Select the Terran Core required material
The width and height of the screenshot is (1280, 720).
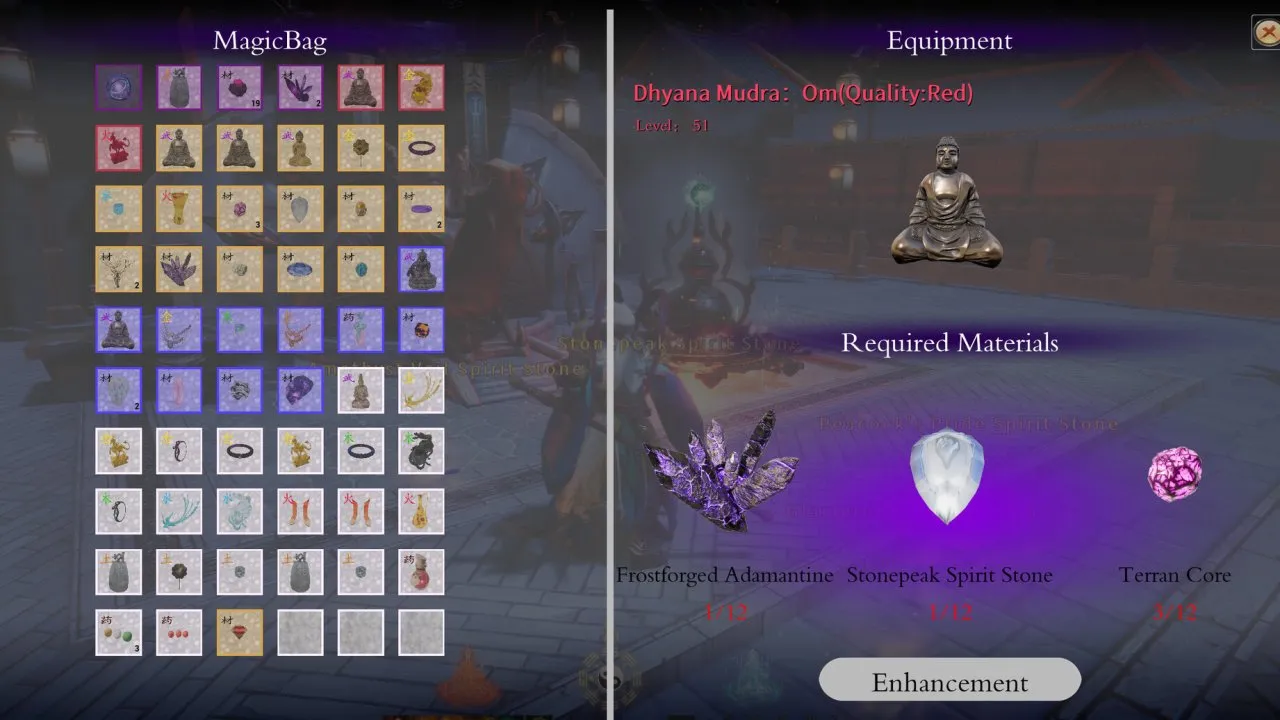click(x=1174, y=474)
